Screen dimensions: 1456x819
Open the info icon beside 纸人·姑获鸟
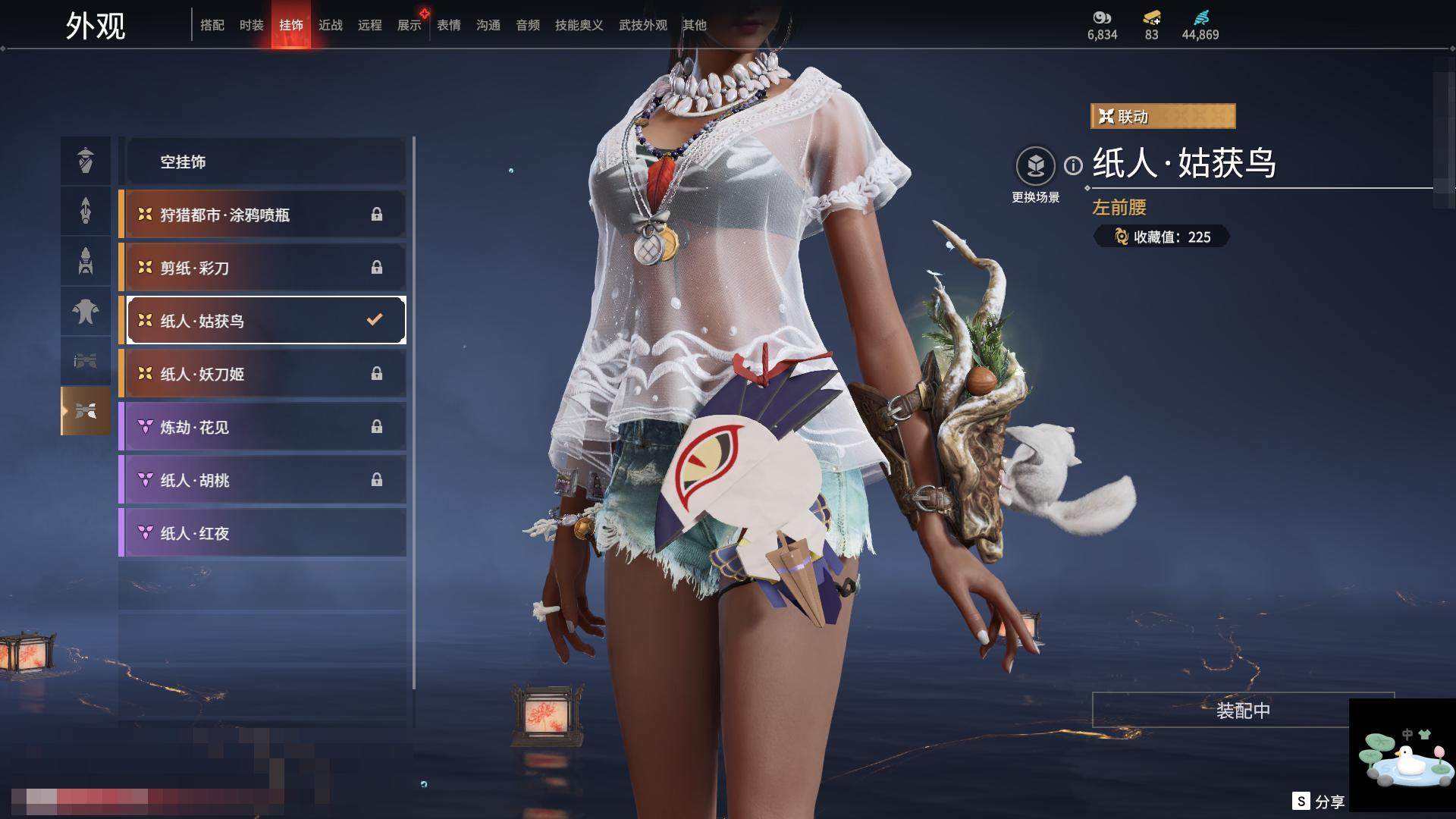click(x=1073, y=165)
